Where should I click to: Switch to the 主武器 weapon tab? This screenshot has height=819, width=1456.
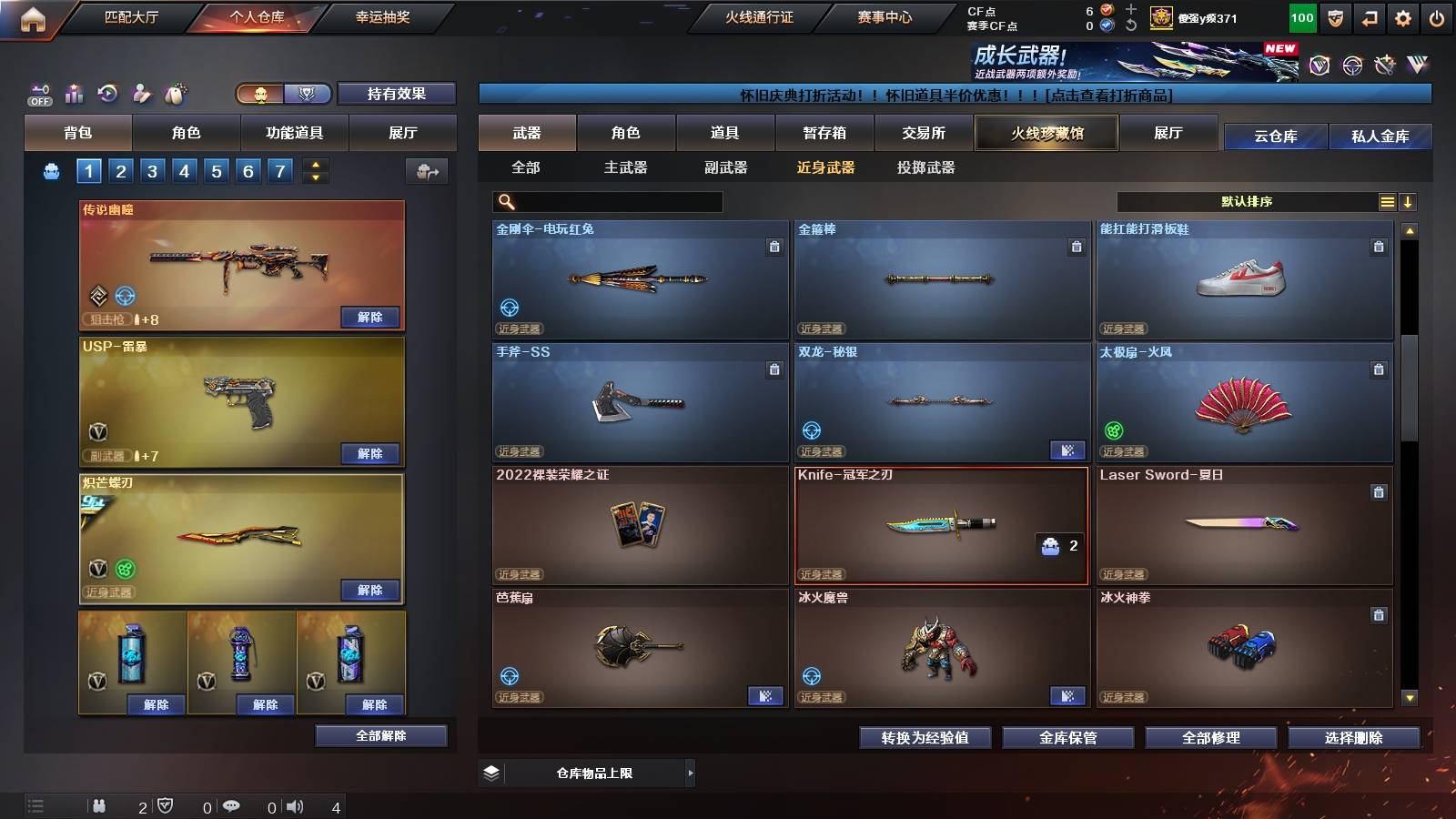click(x=628, y=167)
